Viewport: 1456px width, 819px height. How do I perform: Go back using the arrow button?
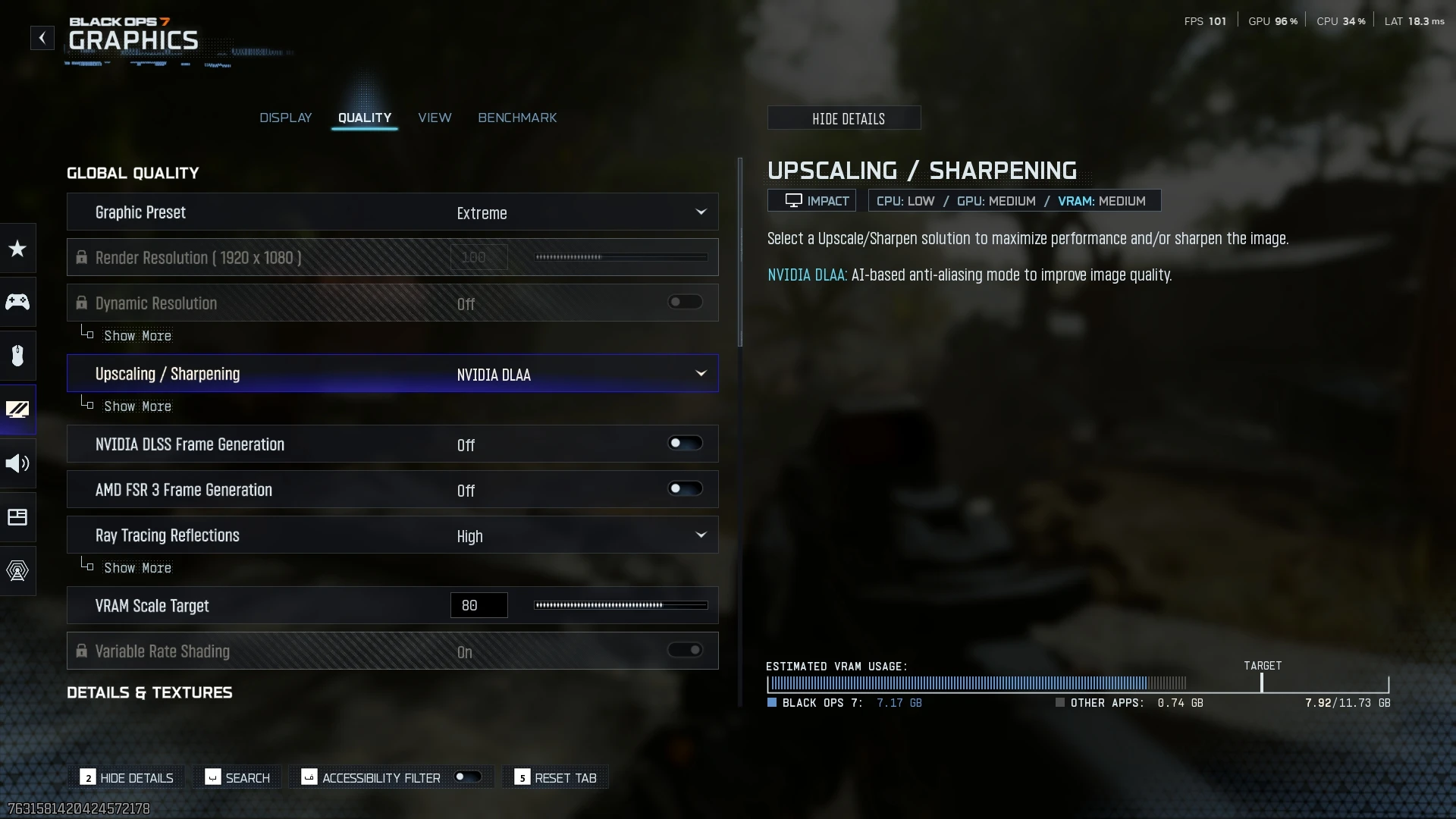[42, 38]
